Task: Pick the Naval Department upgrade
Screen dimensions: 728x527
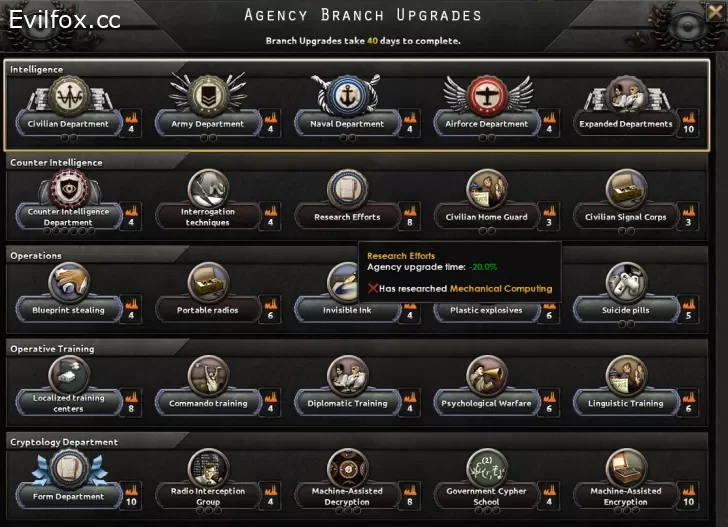Action: click(347, 124)
